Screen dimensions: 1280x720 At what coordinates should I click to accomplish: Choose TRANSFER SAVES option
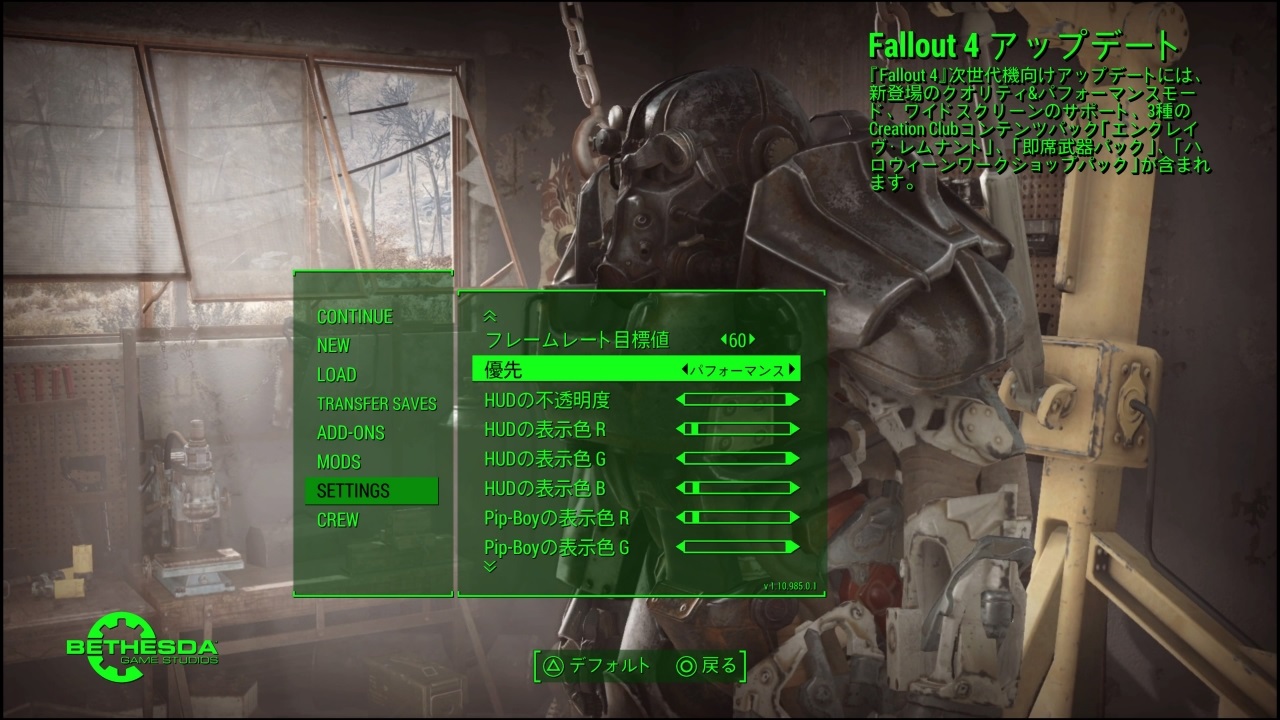pyautogui.click(x=376, y=404)
